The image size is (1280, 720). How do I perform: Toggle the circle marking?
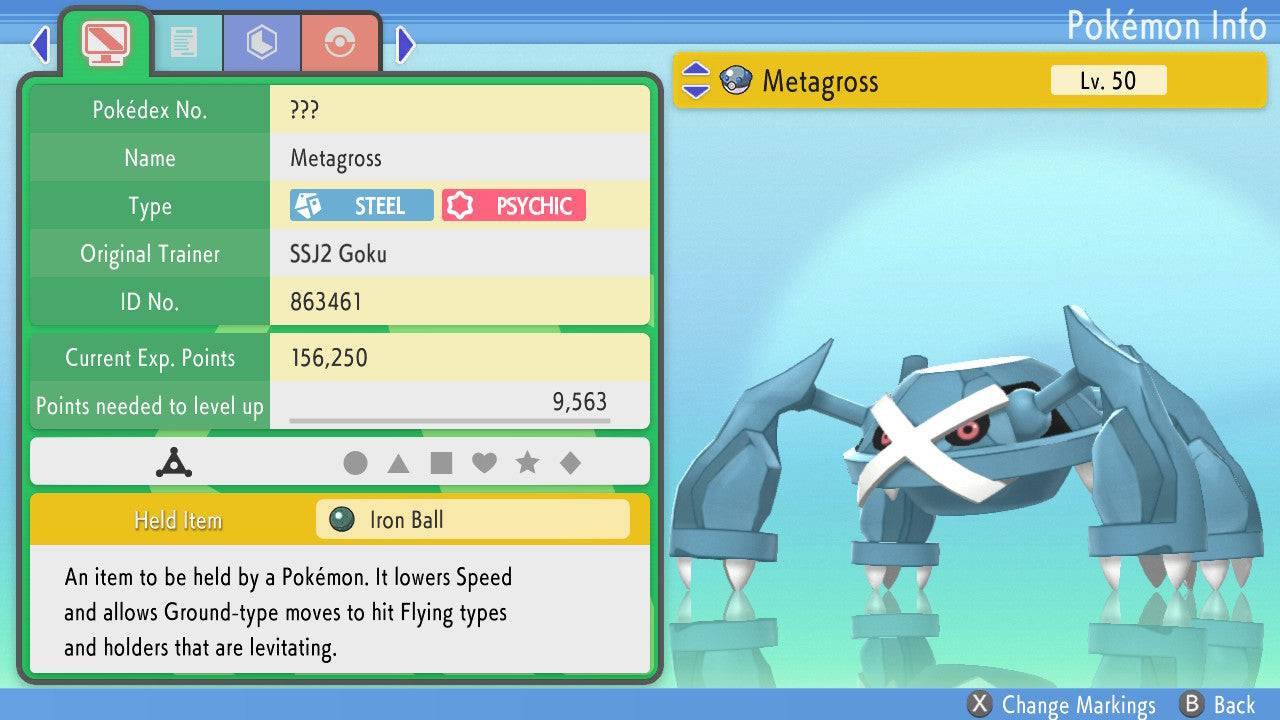click(x=355, y=463)
